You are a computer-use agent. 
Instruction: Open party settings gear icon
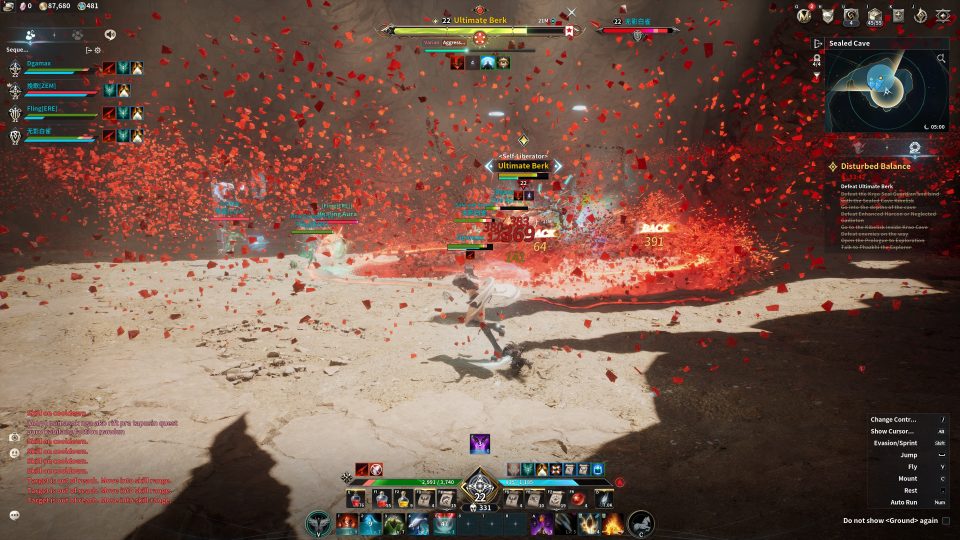[98, 49]
